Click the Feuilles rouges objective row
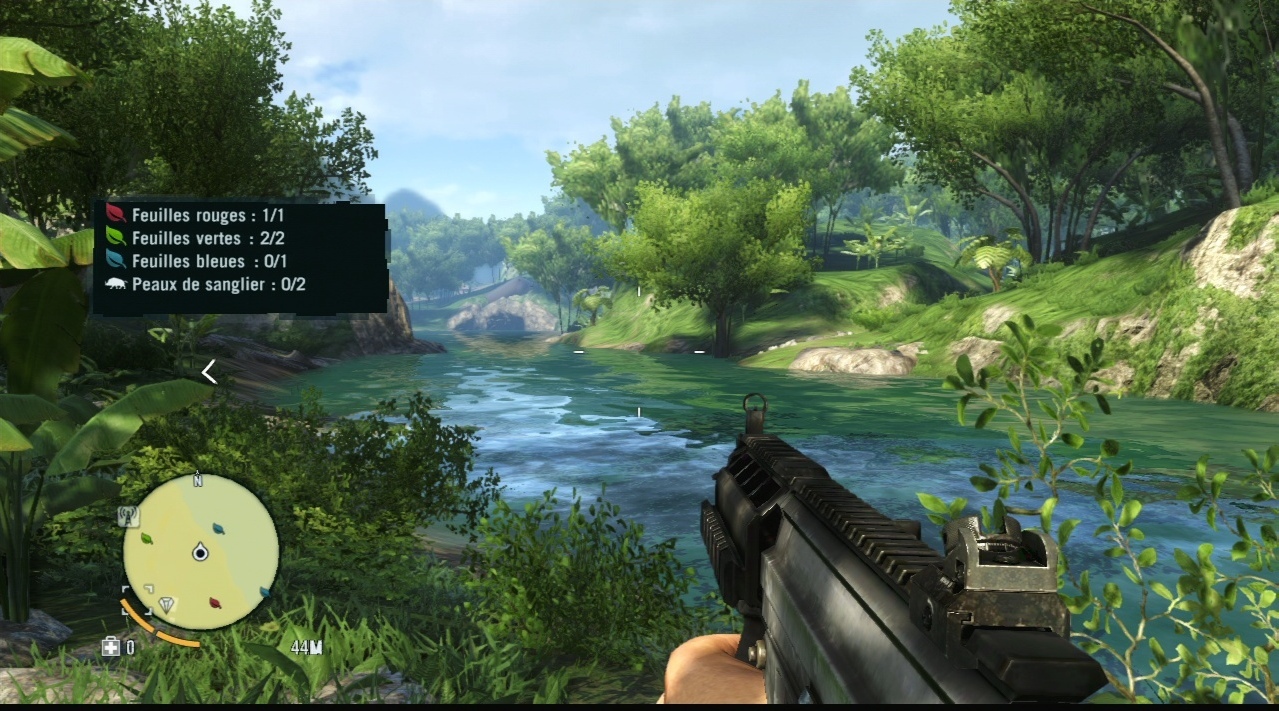 205,215
